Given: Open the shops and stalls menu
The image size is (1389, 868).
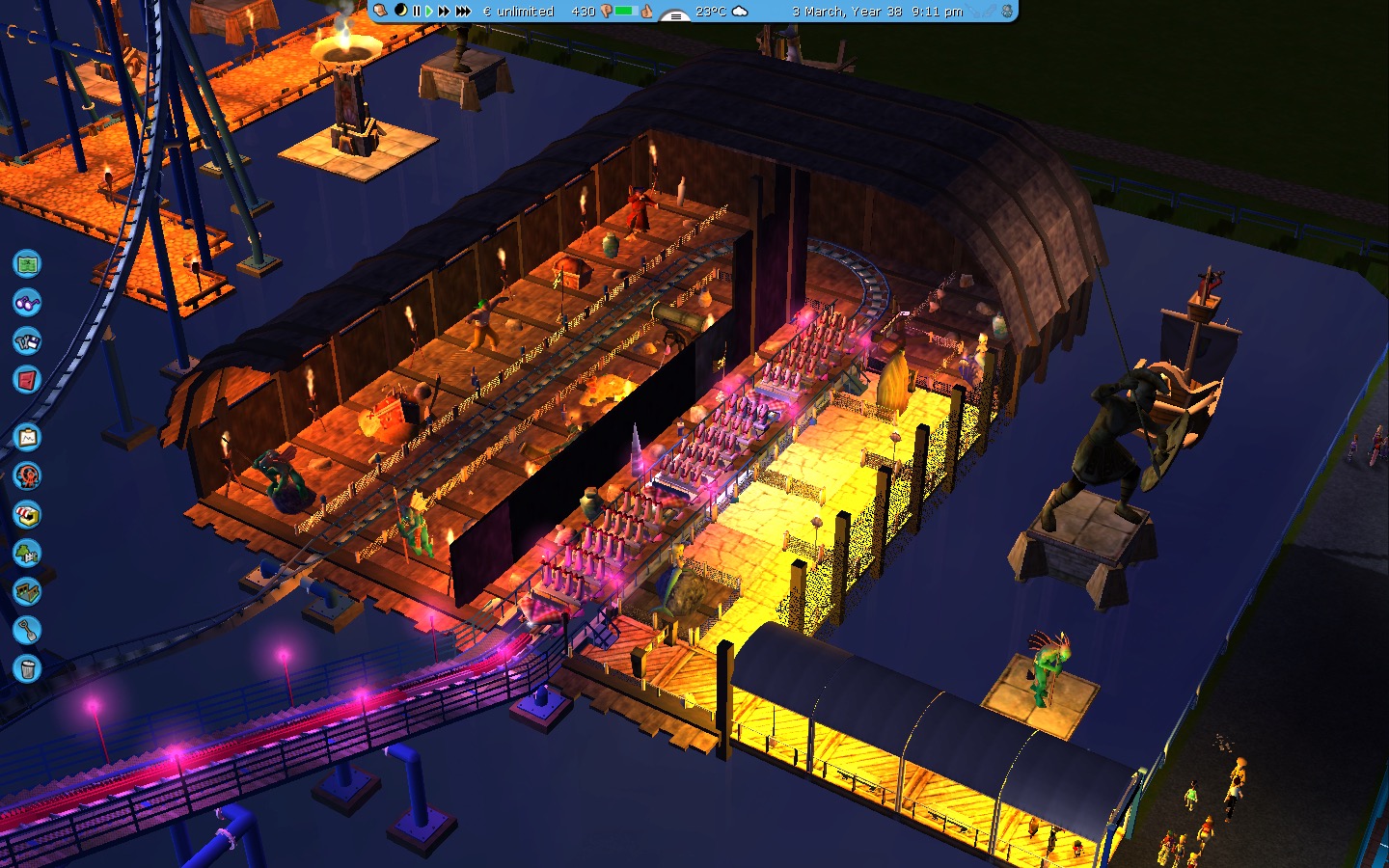Looking at the screenshot, I should click(x=27, y=515).
